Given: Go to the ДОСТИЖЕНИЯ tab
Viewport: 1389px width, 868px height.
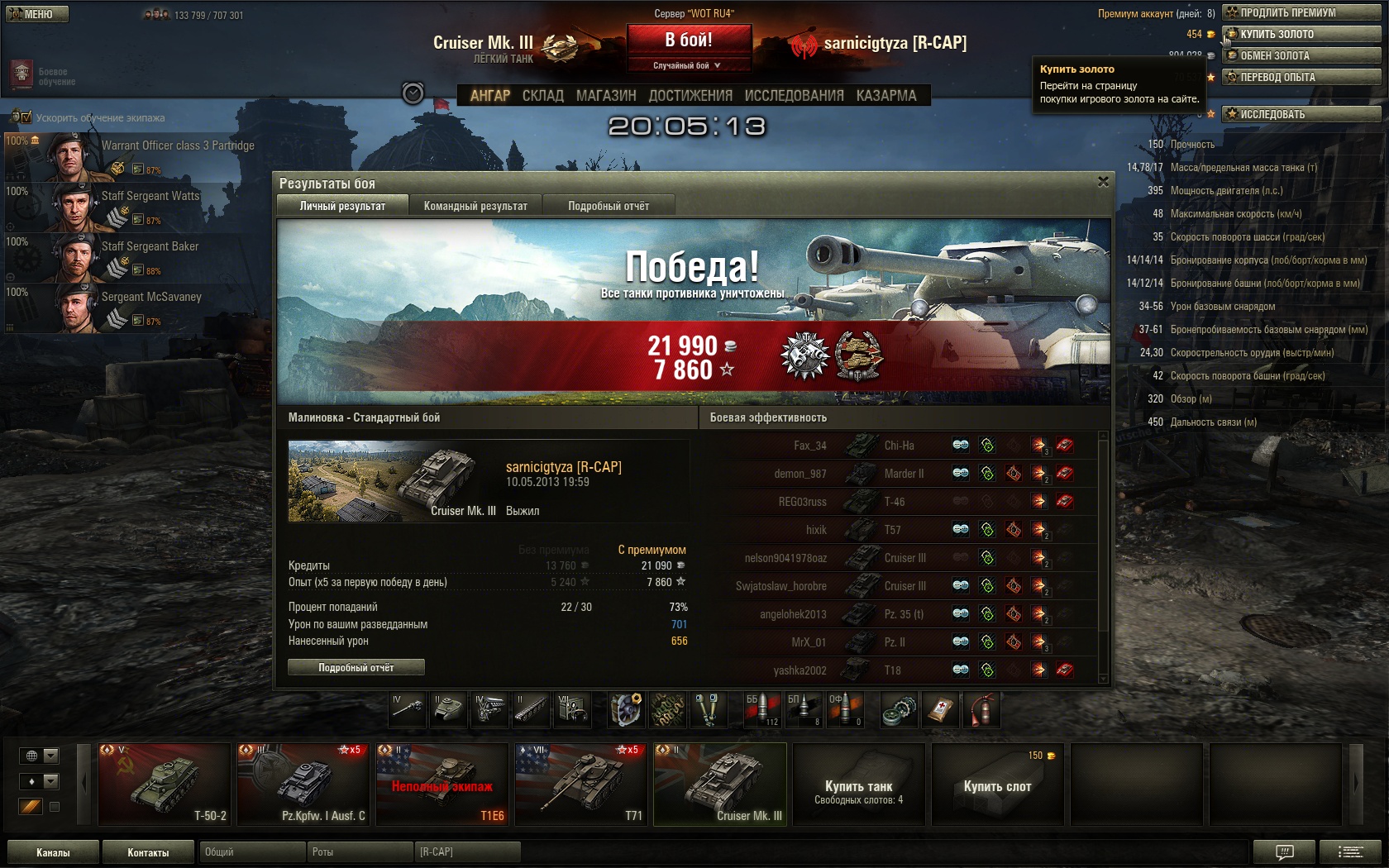Looking at the screenshot, I should [x=690, y=96].
